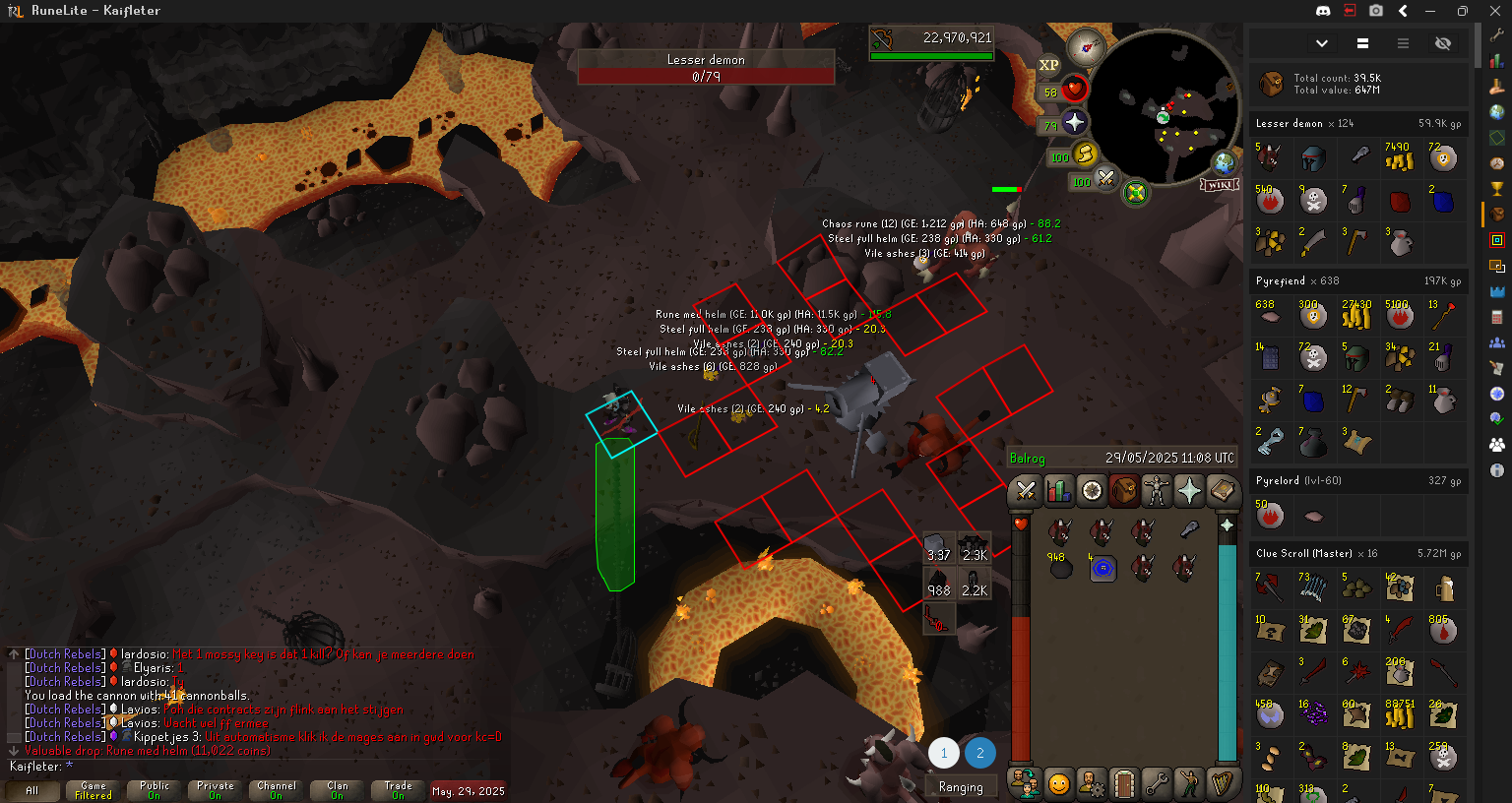The height and width of the screenshot is (803, 1512).
Task: Activate the quick-prayers orb
Action: (1075, 122)
